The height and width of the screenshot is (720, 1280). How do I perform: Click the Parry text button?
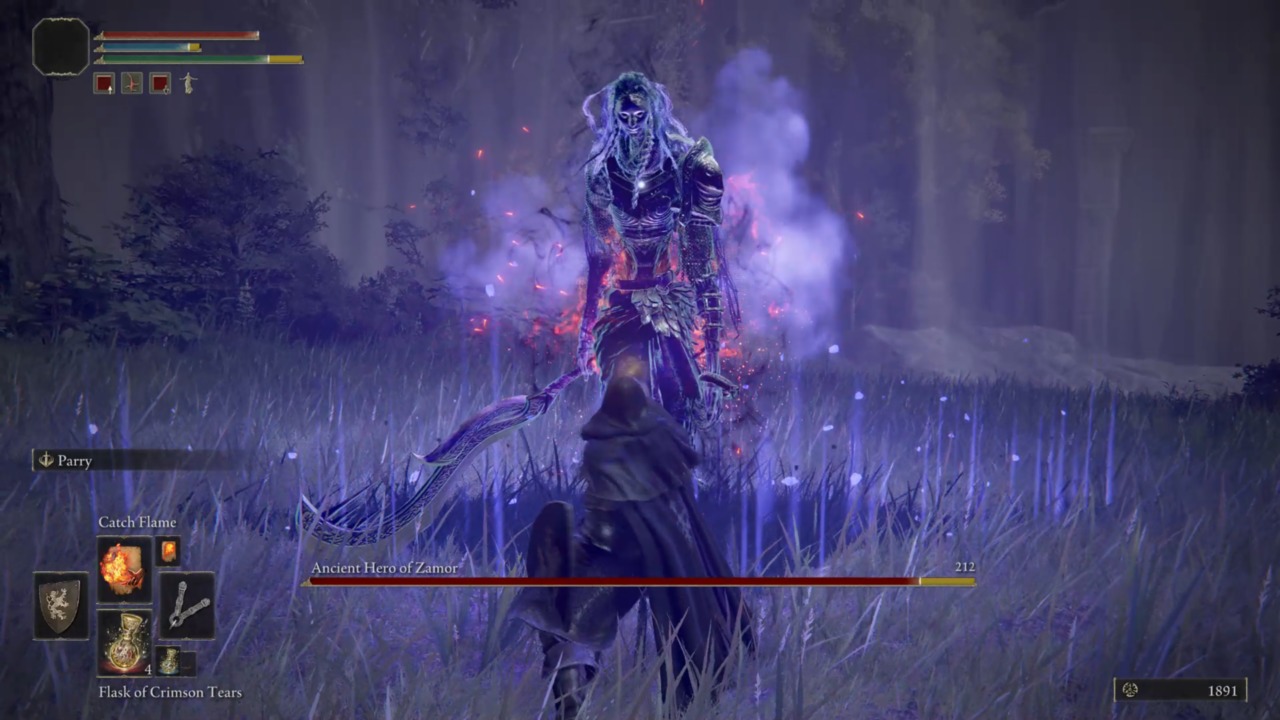point(75,461)
